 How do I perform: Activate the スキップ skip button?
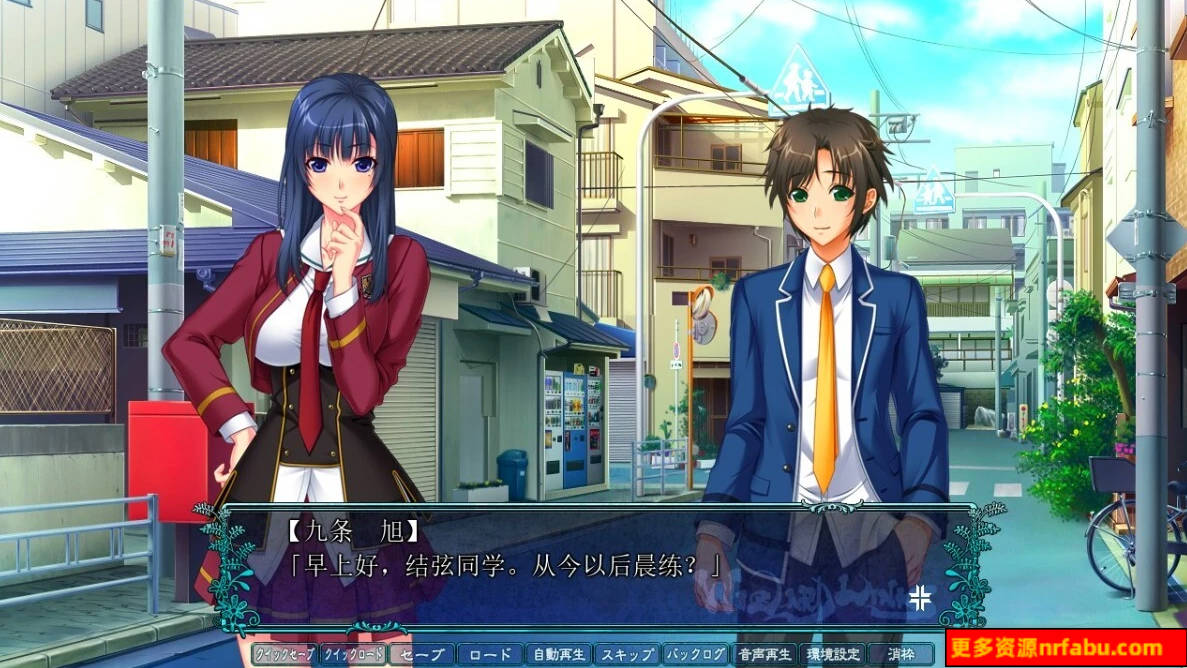627,655
